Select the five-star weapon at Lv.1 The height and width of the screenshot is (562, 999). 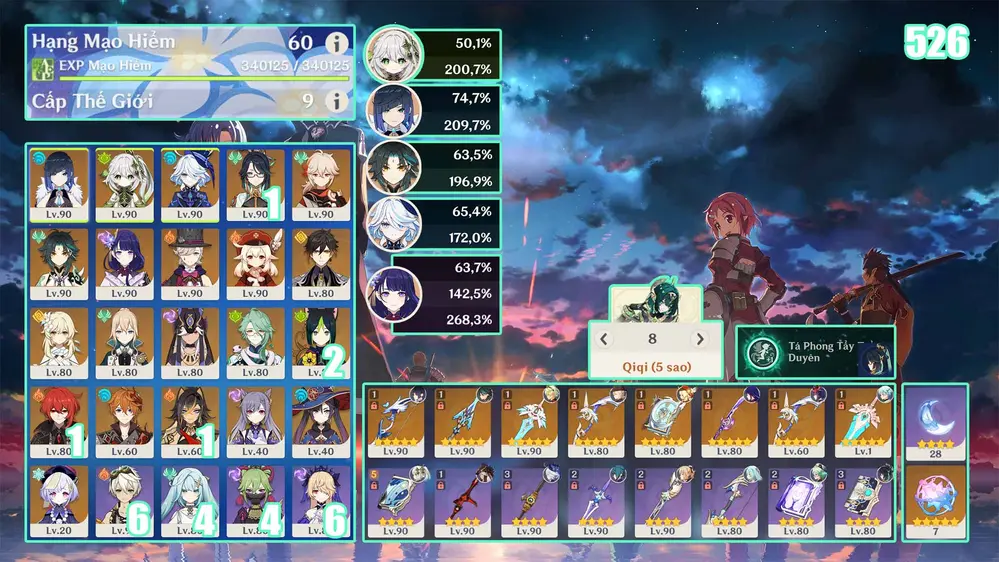864,419
